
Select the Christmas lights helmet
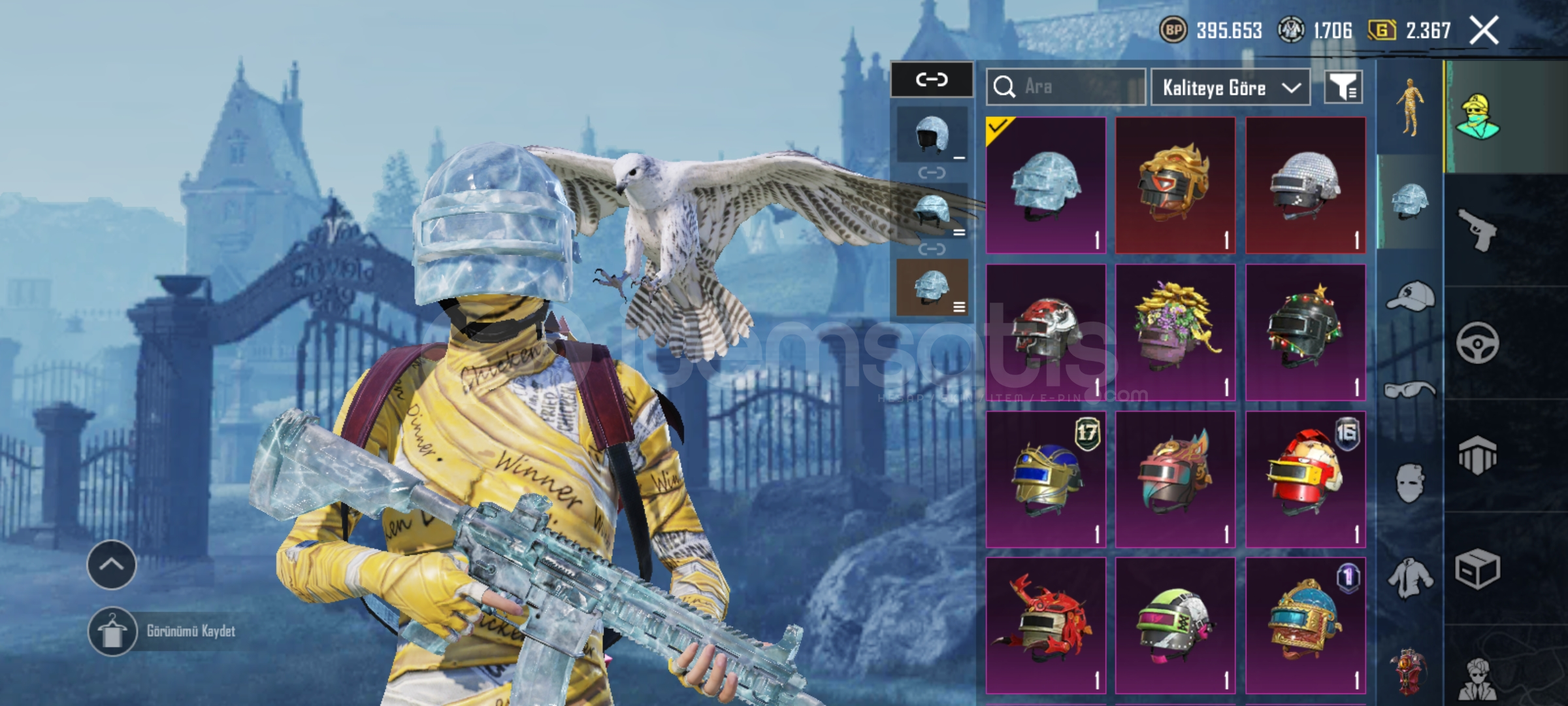click(1305, 332)
